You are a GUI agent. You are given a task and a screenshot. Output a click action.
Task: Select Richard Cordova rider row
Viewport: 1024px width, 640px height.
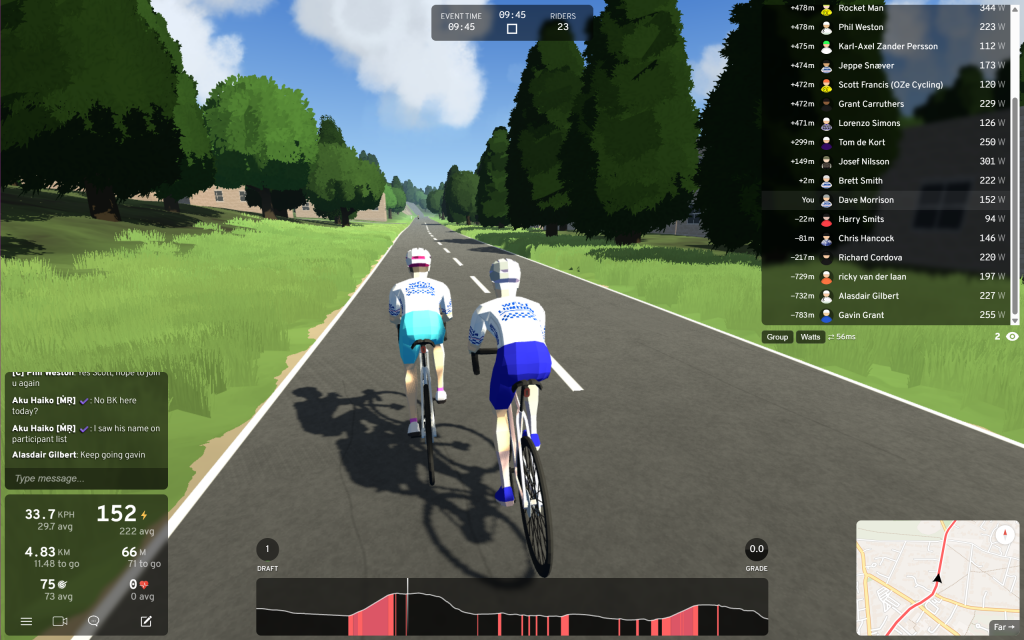(890, 257)
